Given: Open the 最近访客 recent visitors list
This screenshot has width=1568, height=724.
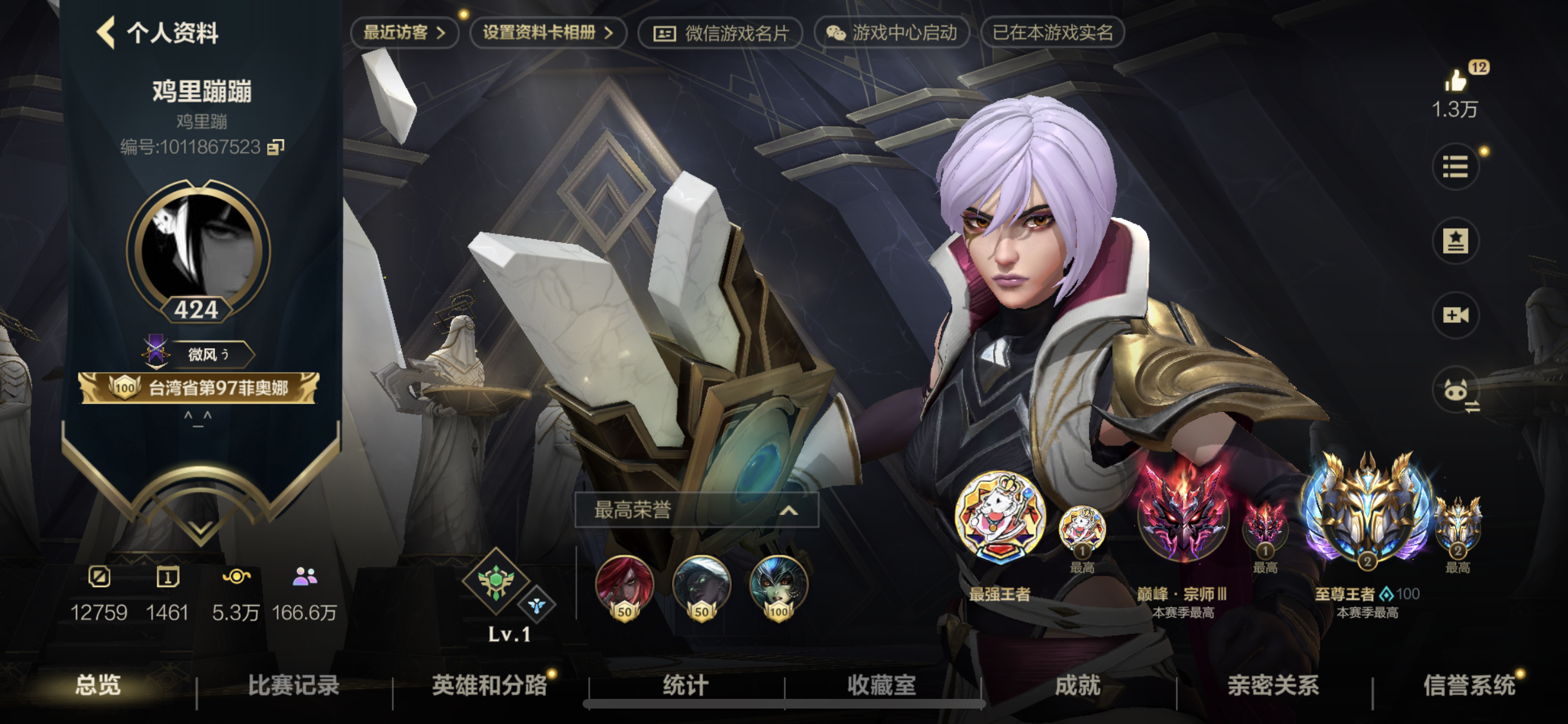Looking at the screenshot, I should (x=404, y=32).
